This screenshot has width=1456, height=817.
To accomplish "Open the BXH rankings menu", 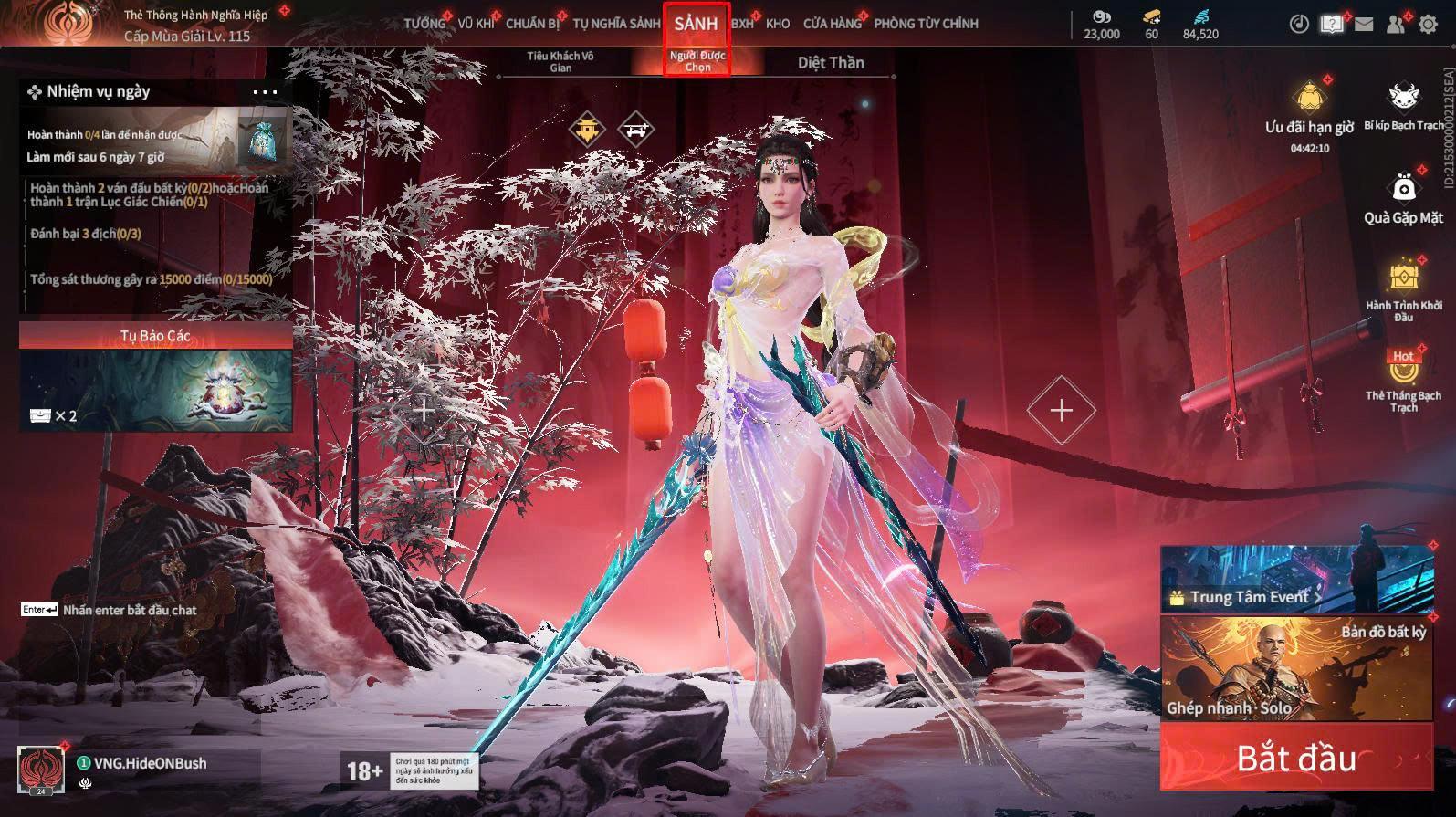I will (x=742, y=24).
